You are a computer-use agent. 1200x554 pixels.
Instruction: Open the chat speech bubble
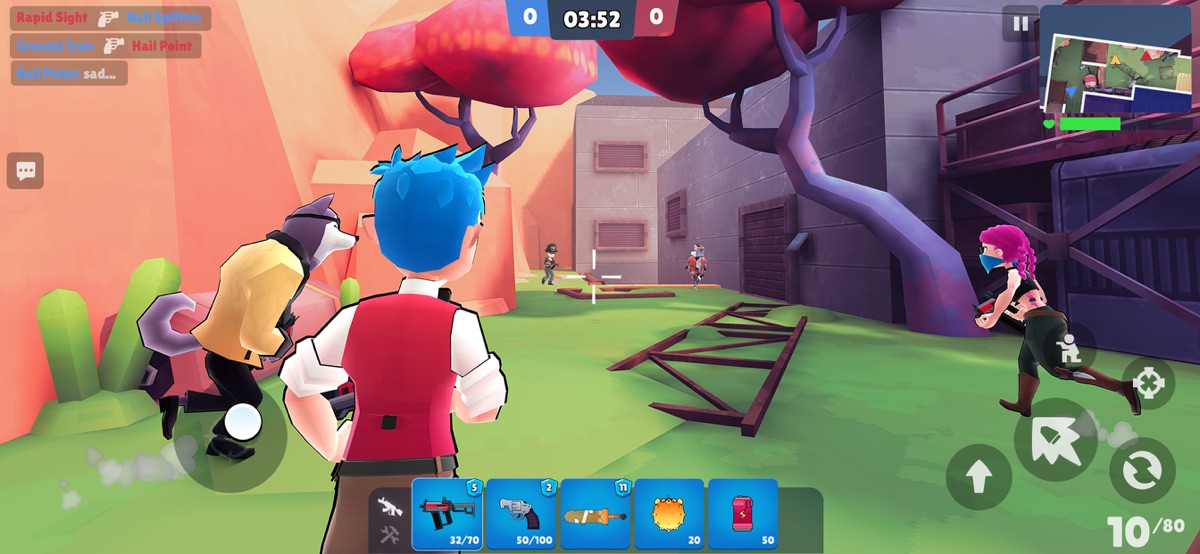pyautogui.click(x=25, y=171)
